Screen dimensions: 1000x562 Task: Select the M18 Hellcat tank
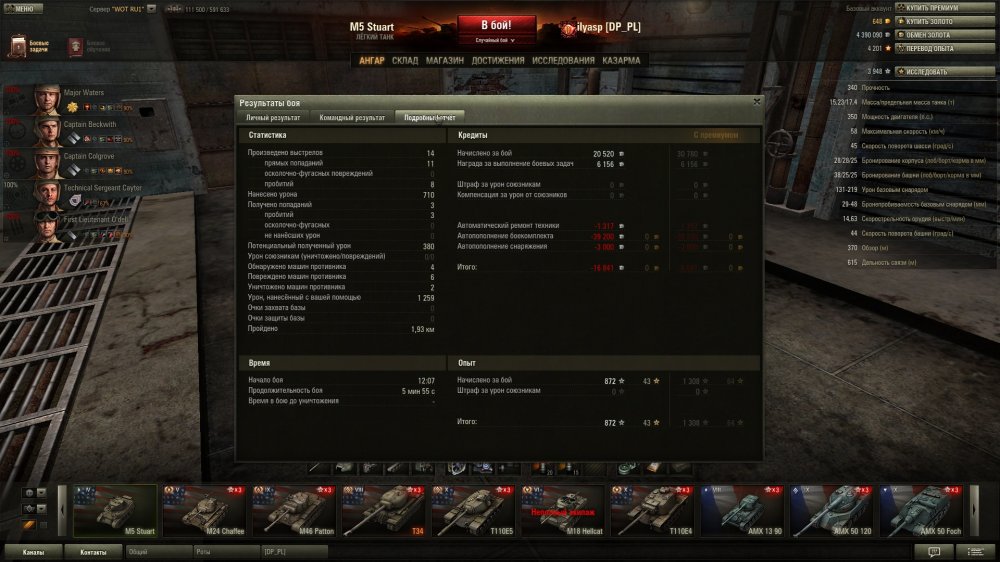click(565, 511)
